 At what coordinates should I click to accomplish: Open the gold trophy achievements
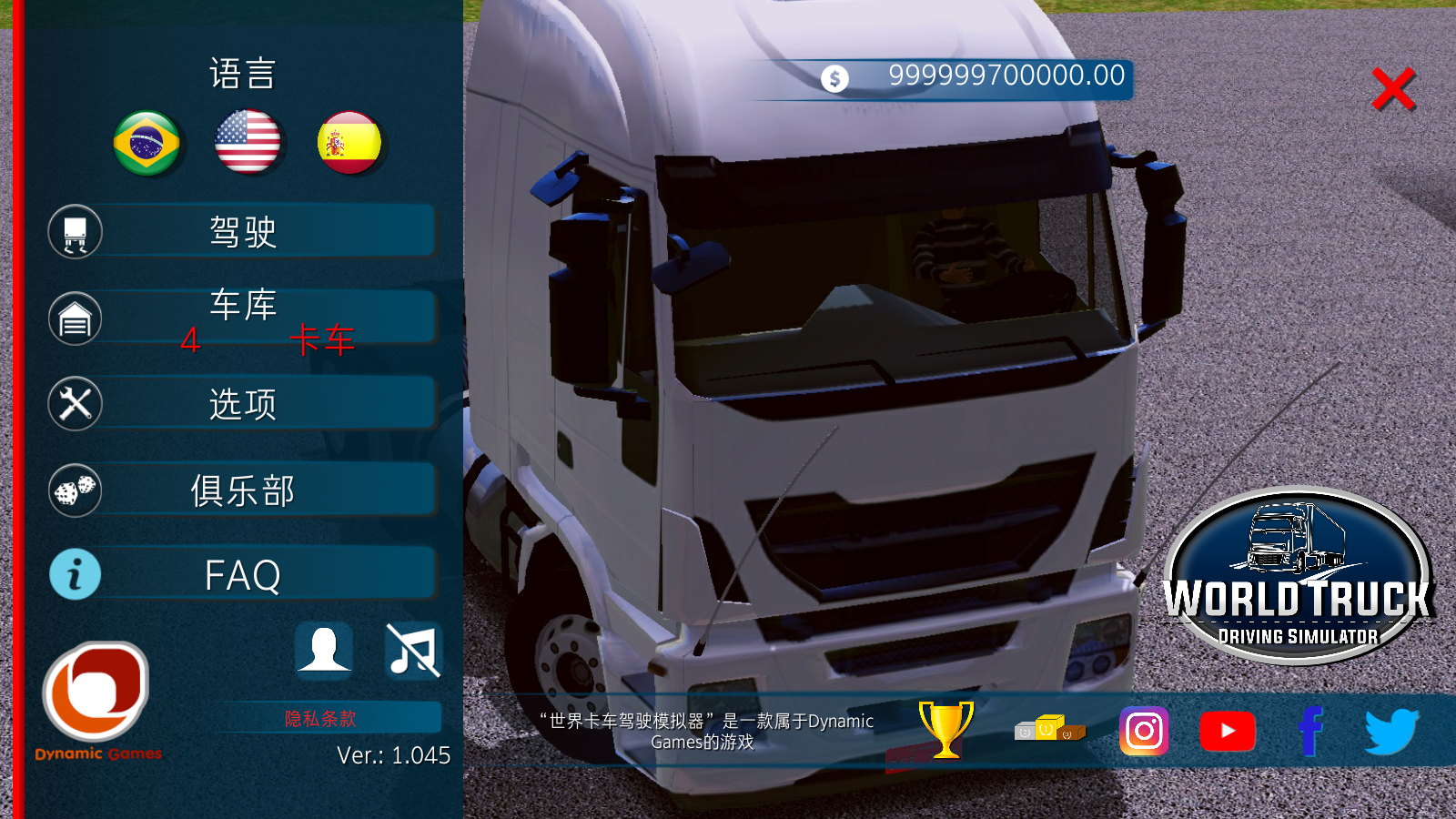(945, 729)
